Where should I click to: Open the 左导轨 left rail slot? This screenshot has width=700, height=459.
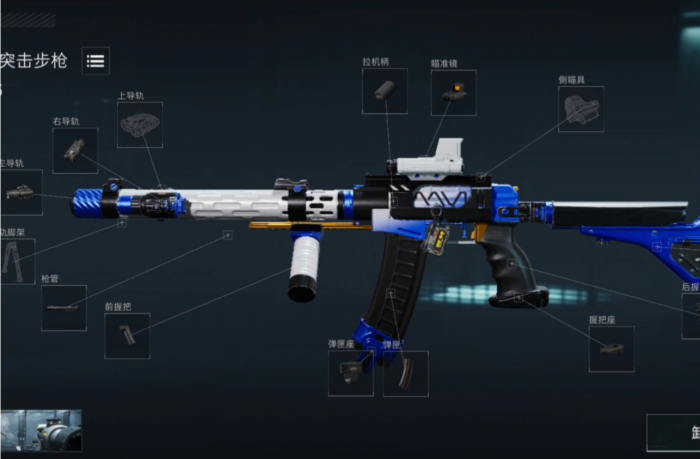tap(20, 192)
